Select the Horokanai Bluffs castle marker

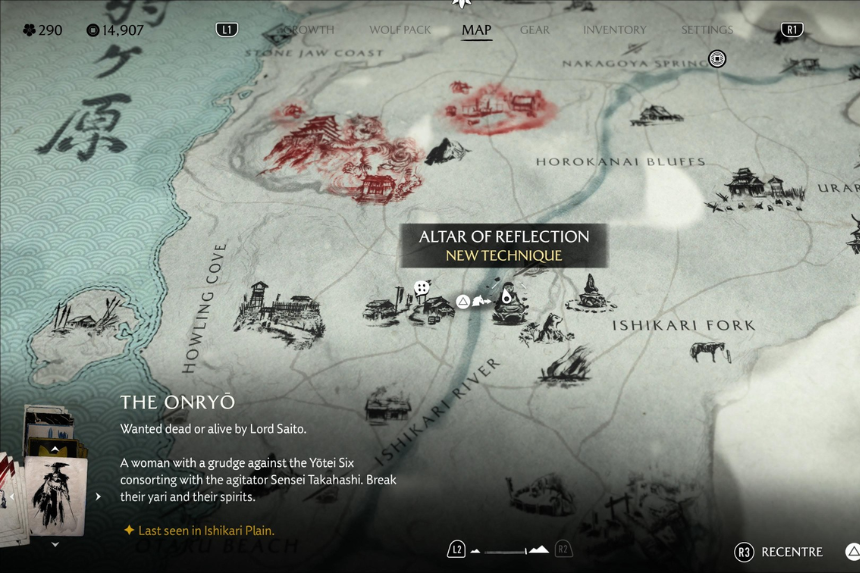pos(755,187)
